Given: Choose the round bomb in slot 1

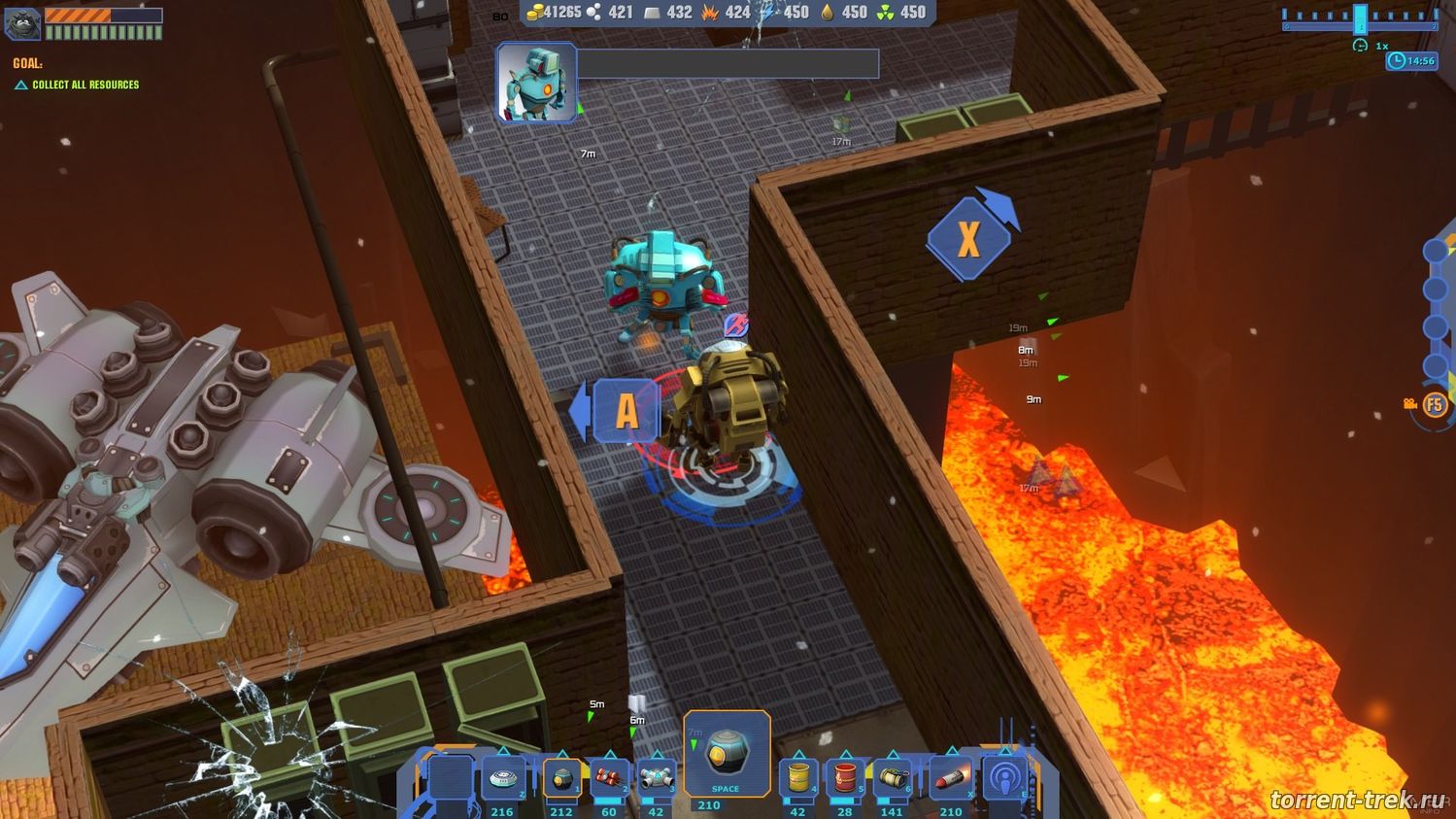Looking at the screenshot, I should pyautogui.click(x=561, y=779).
